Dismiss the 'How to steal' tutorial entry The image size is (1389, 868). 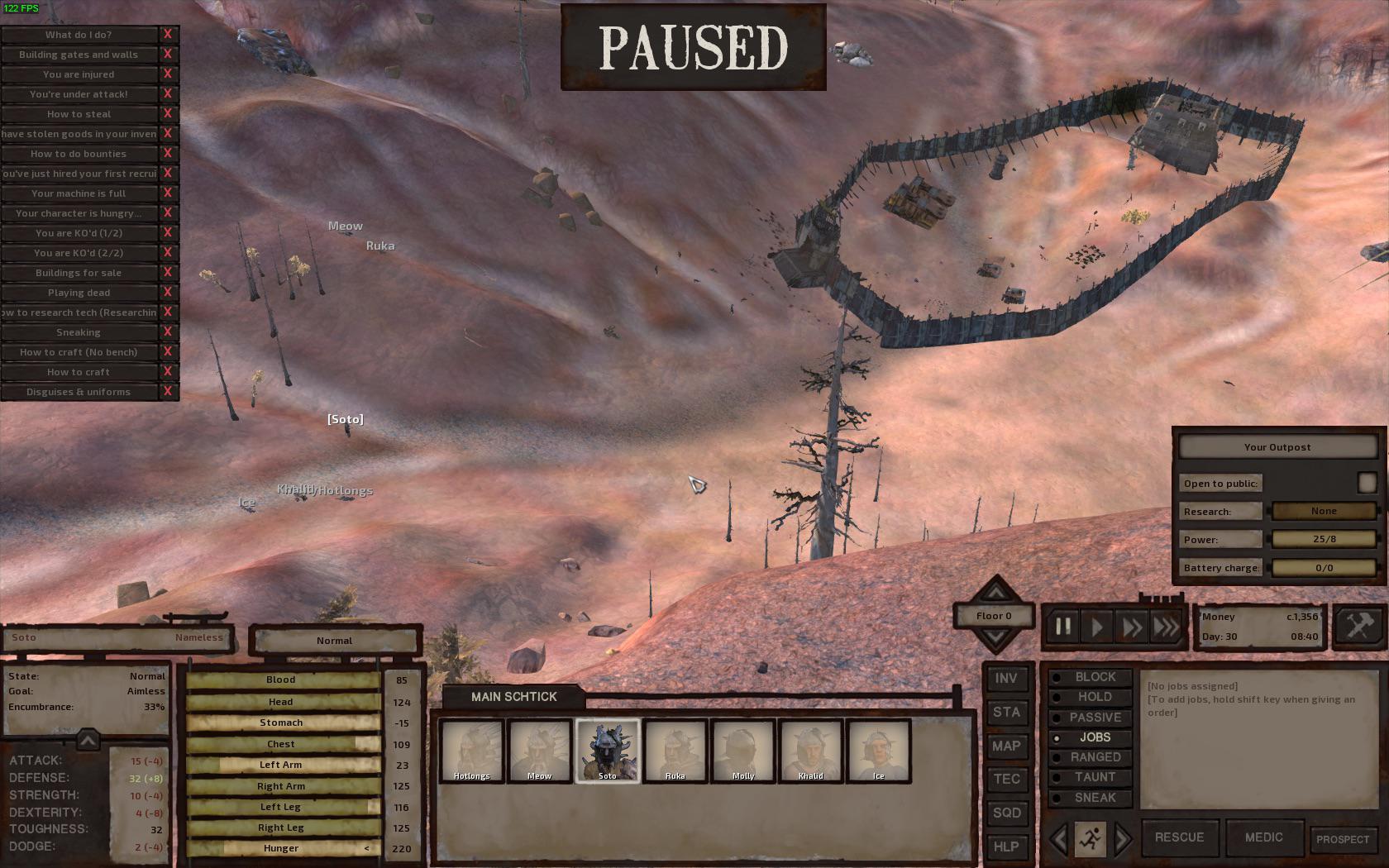tap(169, 113)
